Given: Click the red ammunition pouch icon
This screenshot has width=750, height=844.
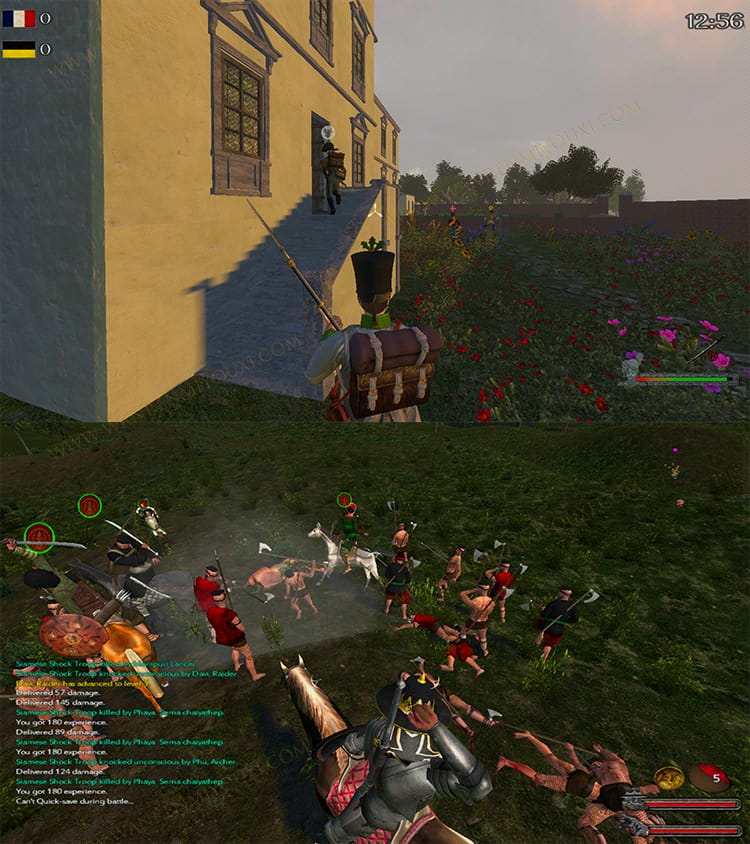Looking at the screenshot, I should (x=710, y=777).
